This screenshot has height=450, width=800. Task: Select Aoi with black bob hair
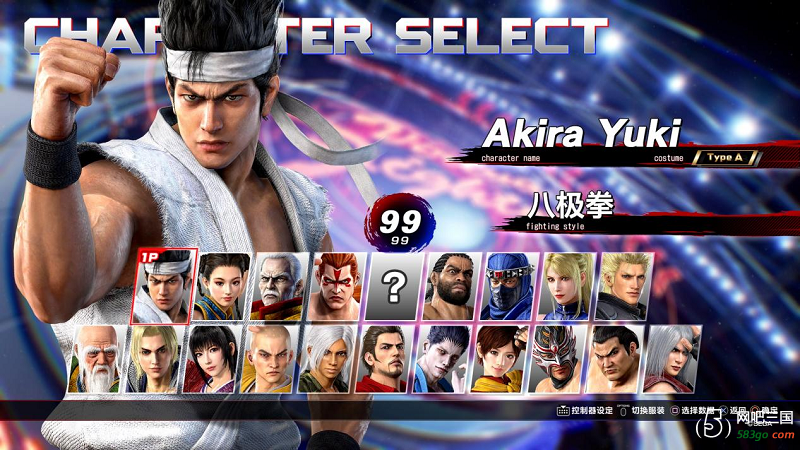click(212, 359)
